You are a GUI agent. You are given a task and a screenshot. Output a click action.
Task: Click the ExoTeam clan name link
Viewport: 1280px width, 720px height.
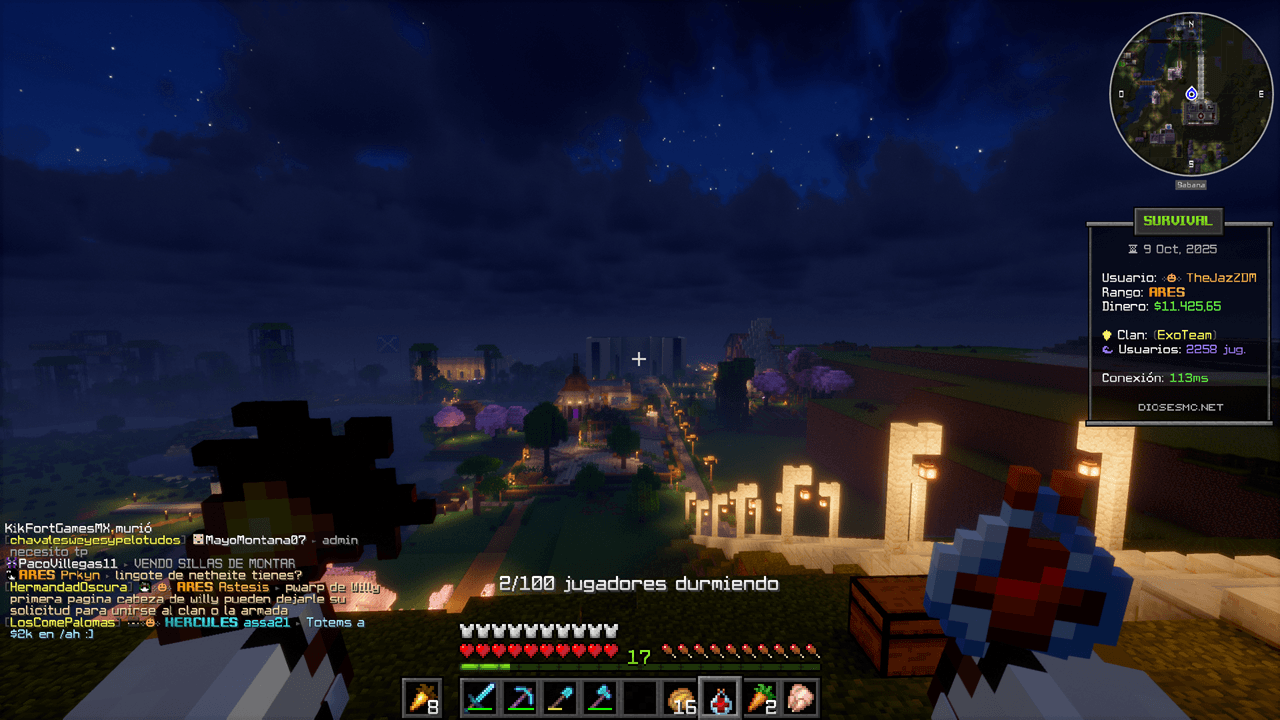point(1185,335)
